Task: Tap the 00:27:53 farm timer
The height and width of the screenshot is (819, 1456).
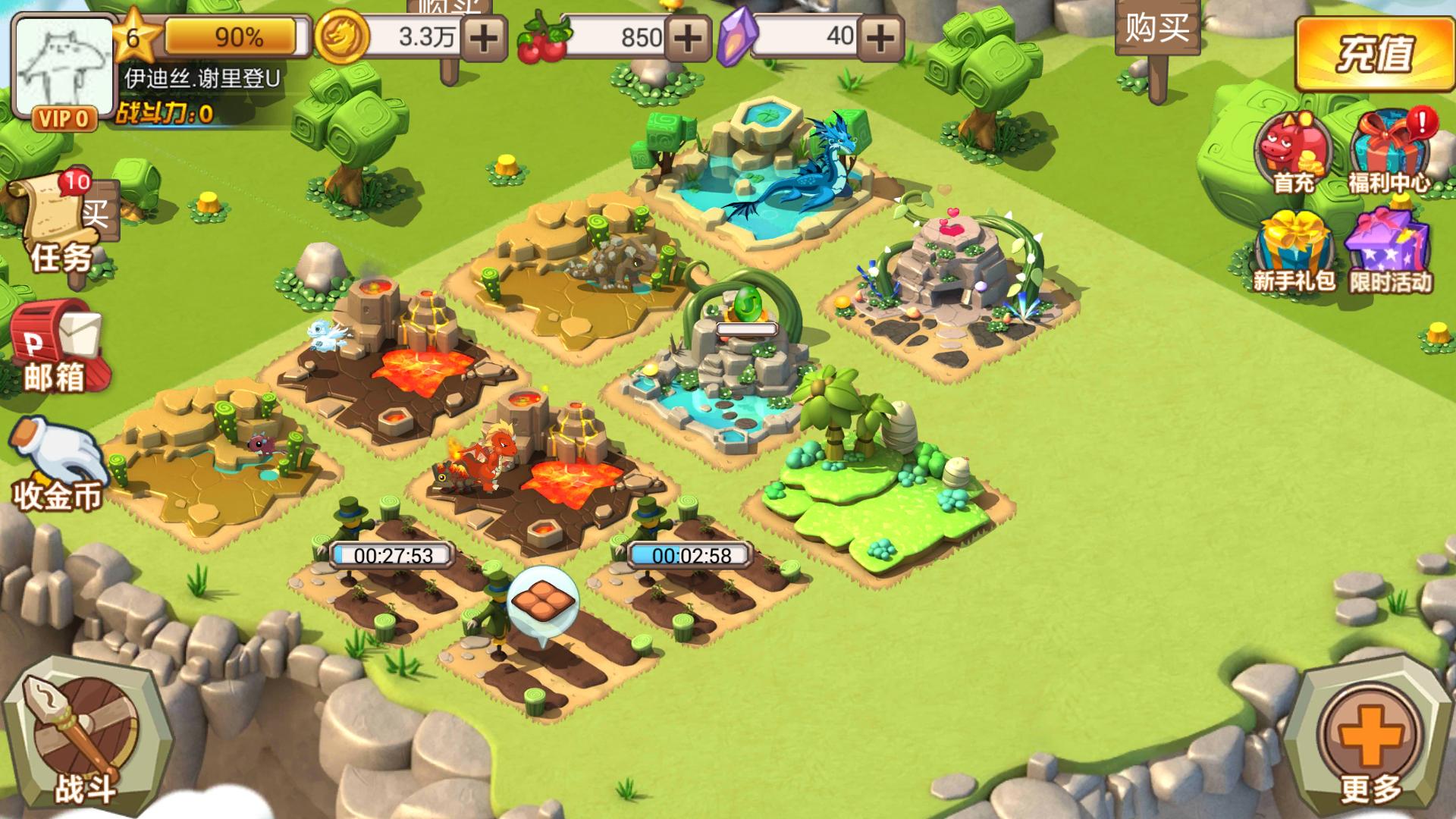Action: coord(393,556)
